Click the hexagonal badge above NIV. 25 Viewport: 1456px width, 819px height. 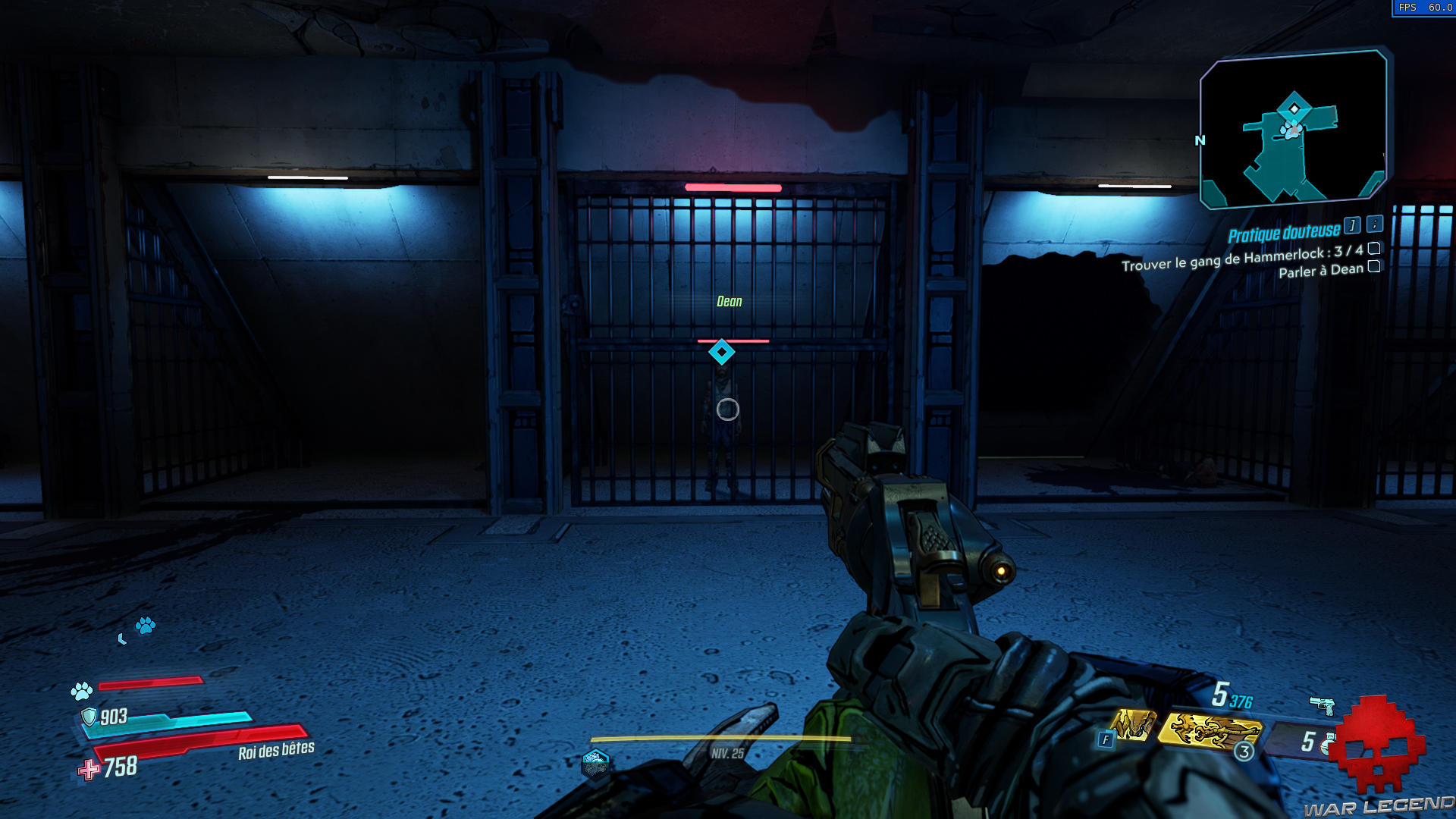pos(596,764)
